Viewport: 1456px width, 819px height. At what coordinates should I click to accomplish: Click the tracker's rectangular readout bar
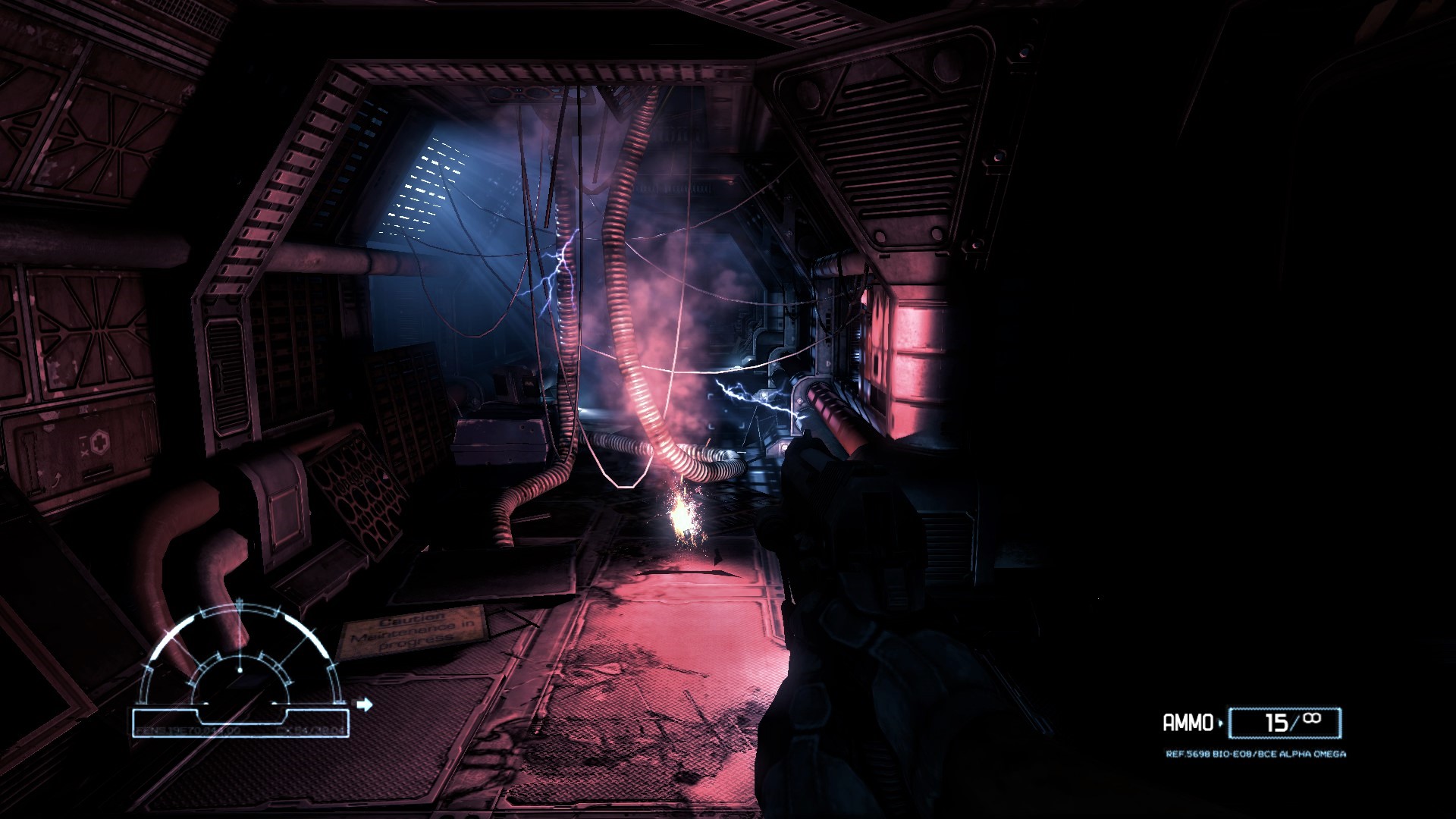pyautogui.click(x=240, y=721)
